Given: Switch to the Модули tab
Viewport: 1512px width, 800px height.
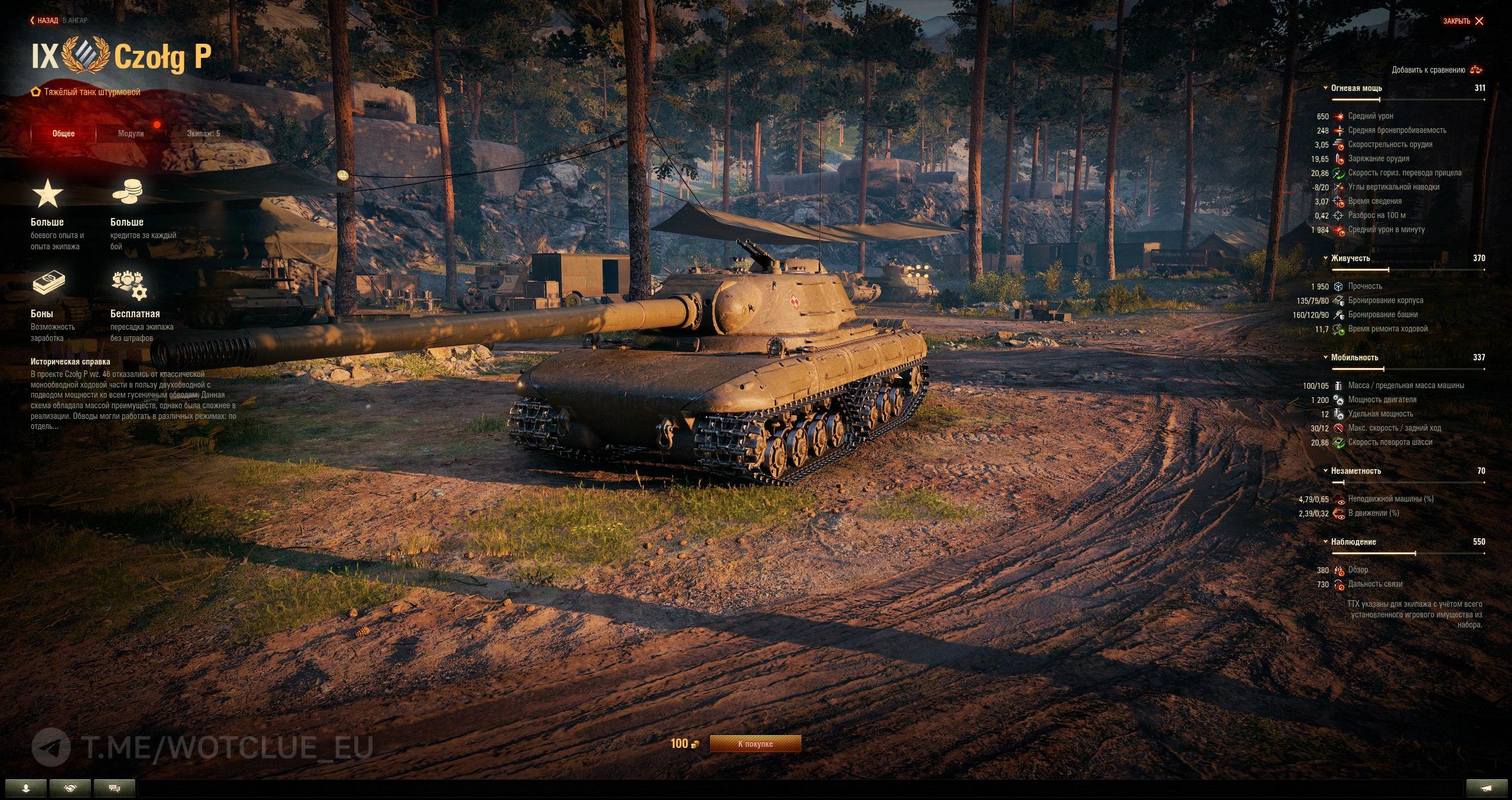Looking at the screenshot, I should 131,134.
